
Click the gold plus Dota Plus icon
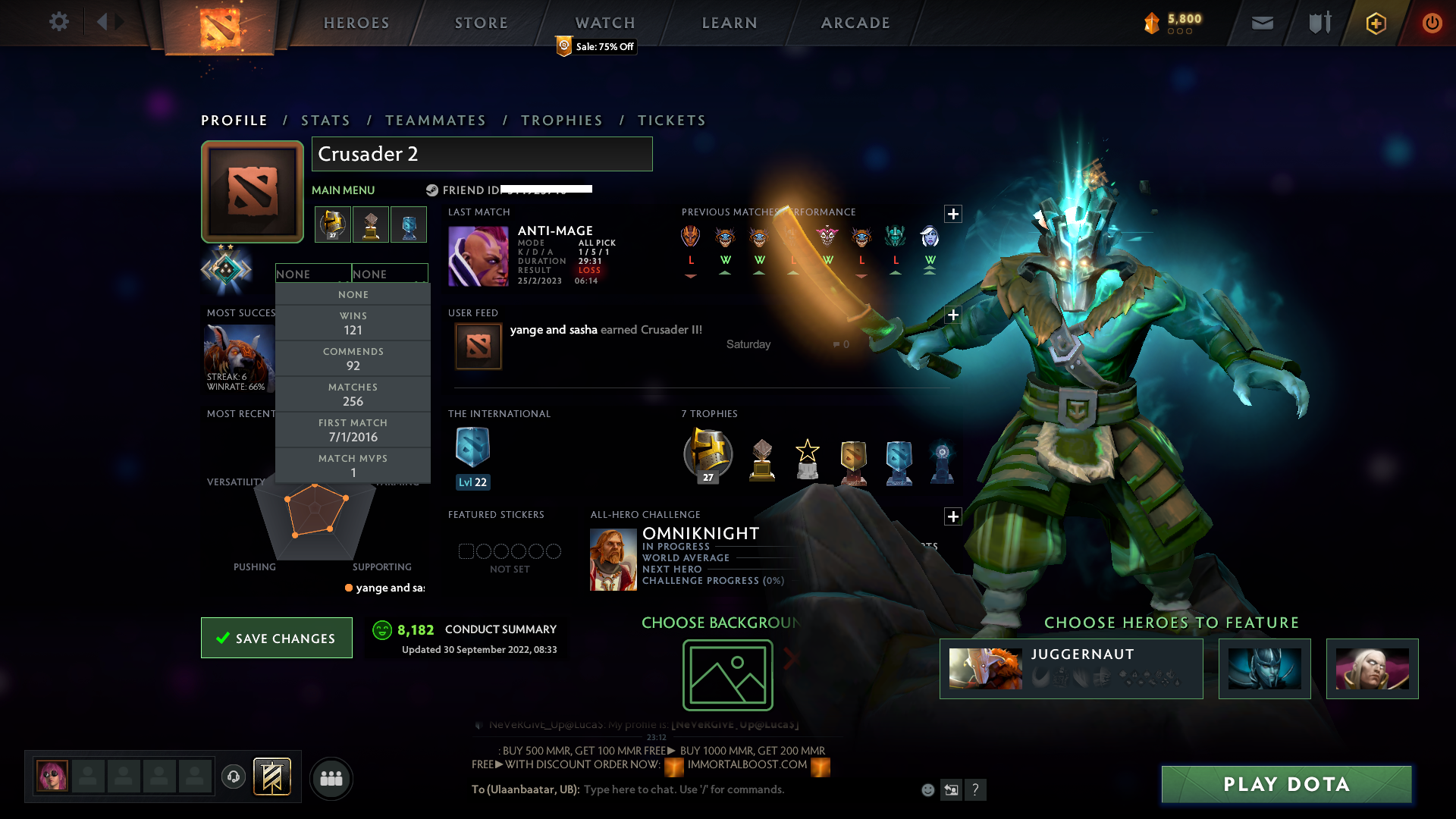(x=1375, y=23)
